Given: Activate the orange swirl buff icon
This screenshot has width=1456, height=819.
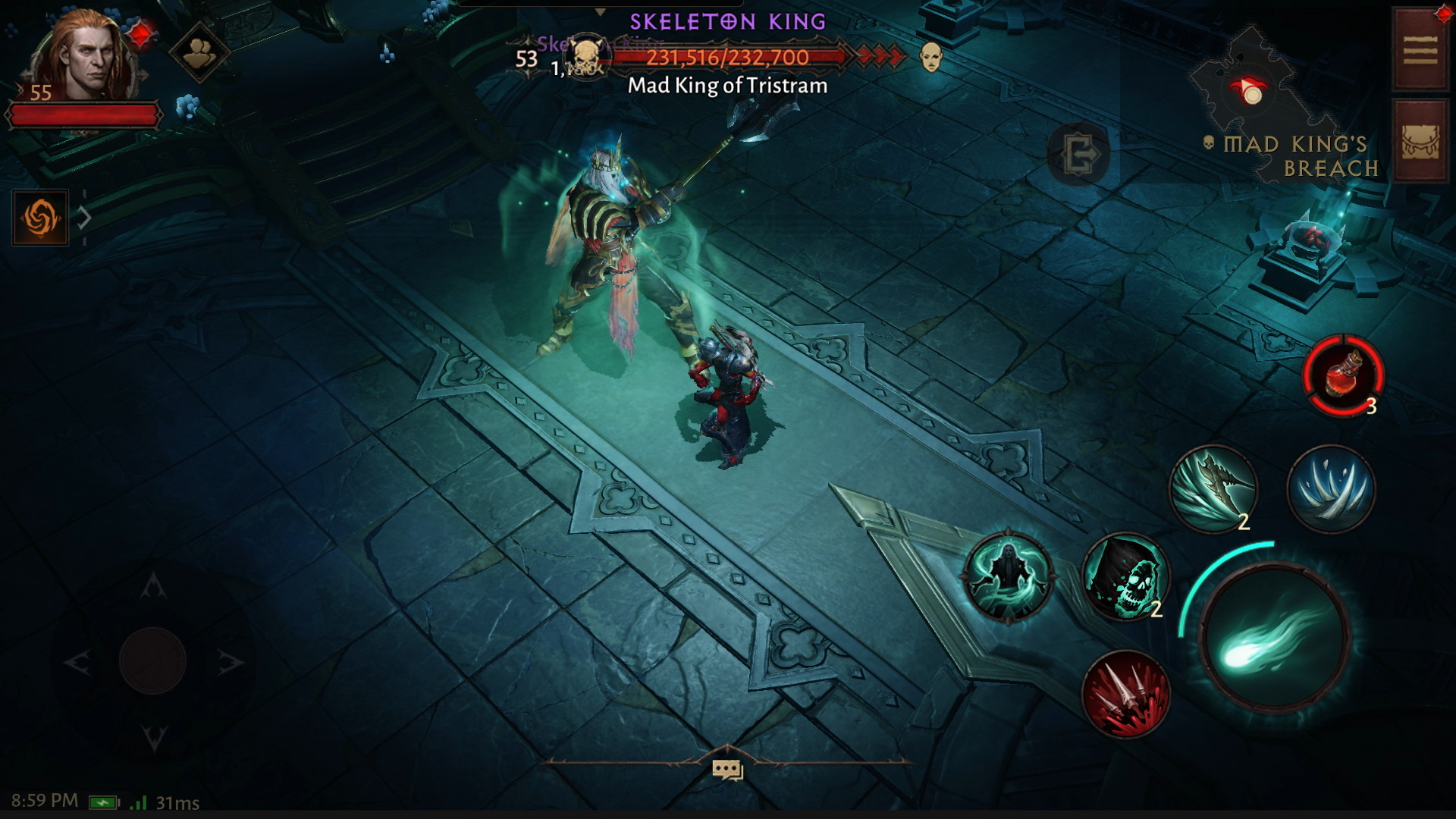Looking at the screenshot, I should 40,218.
